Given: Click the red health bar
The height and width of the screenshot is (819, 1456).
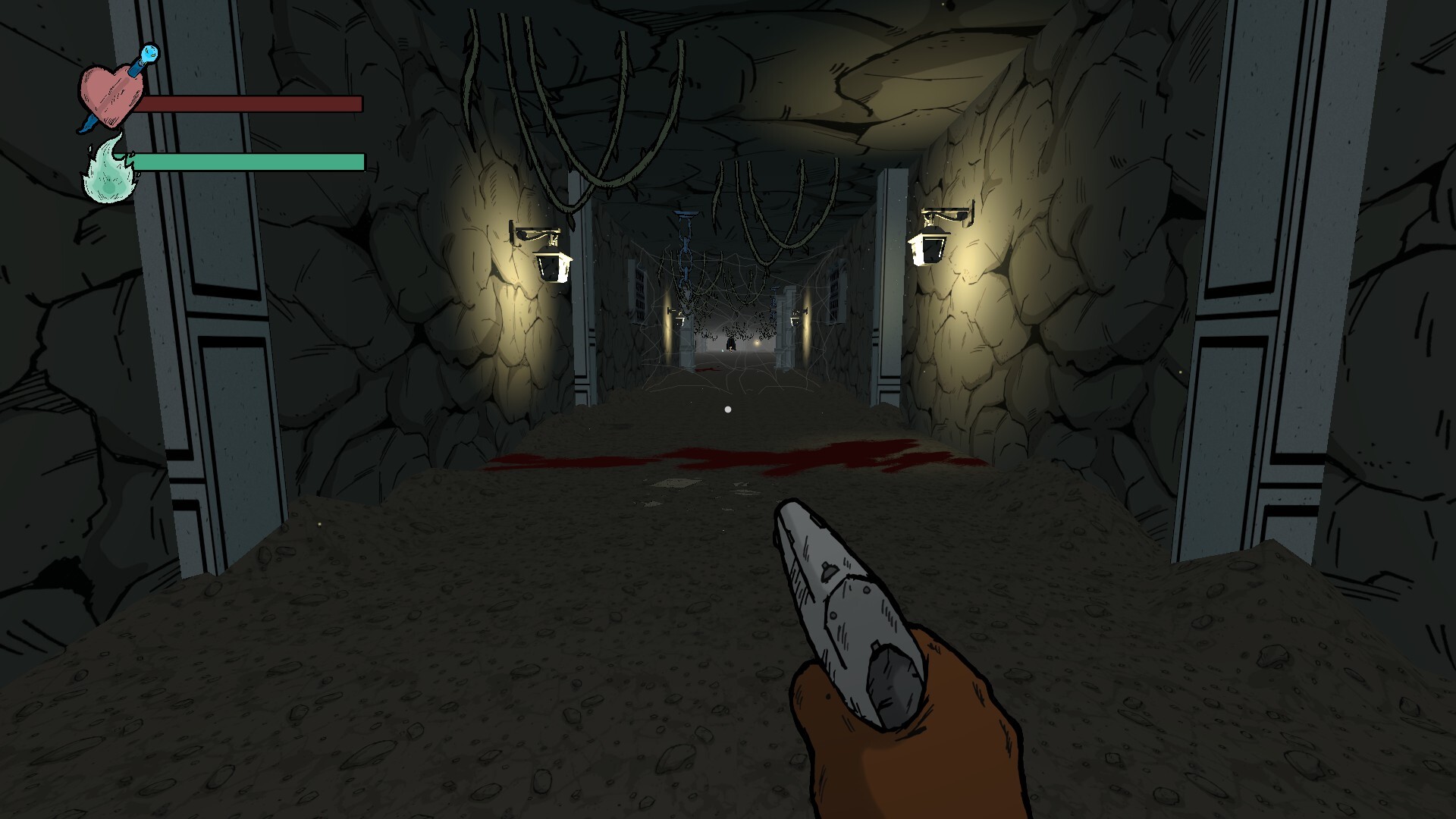Looking at the screenshot, I should pyautogui.click(x=250, y=102).
